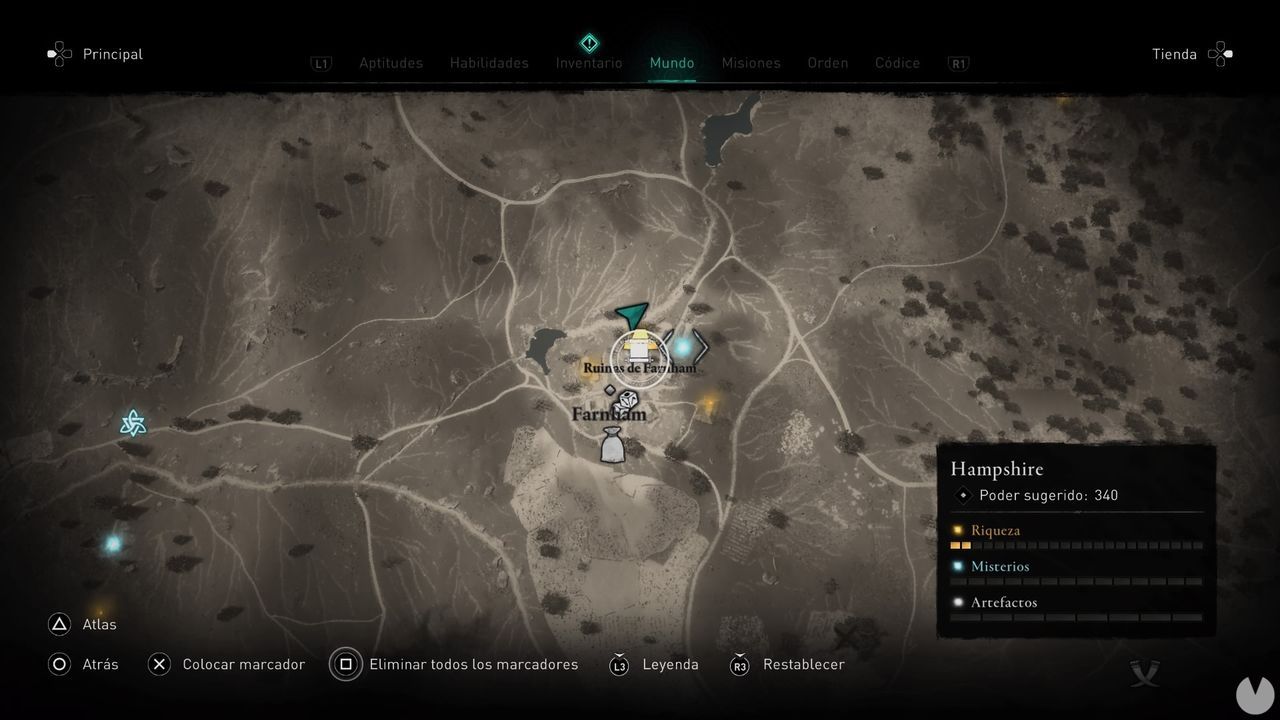Click Colocar marcador to place a marker
The width and height of the screenshot is (1280, 720).
point(243,664)
